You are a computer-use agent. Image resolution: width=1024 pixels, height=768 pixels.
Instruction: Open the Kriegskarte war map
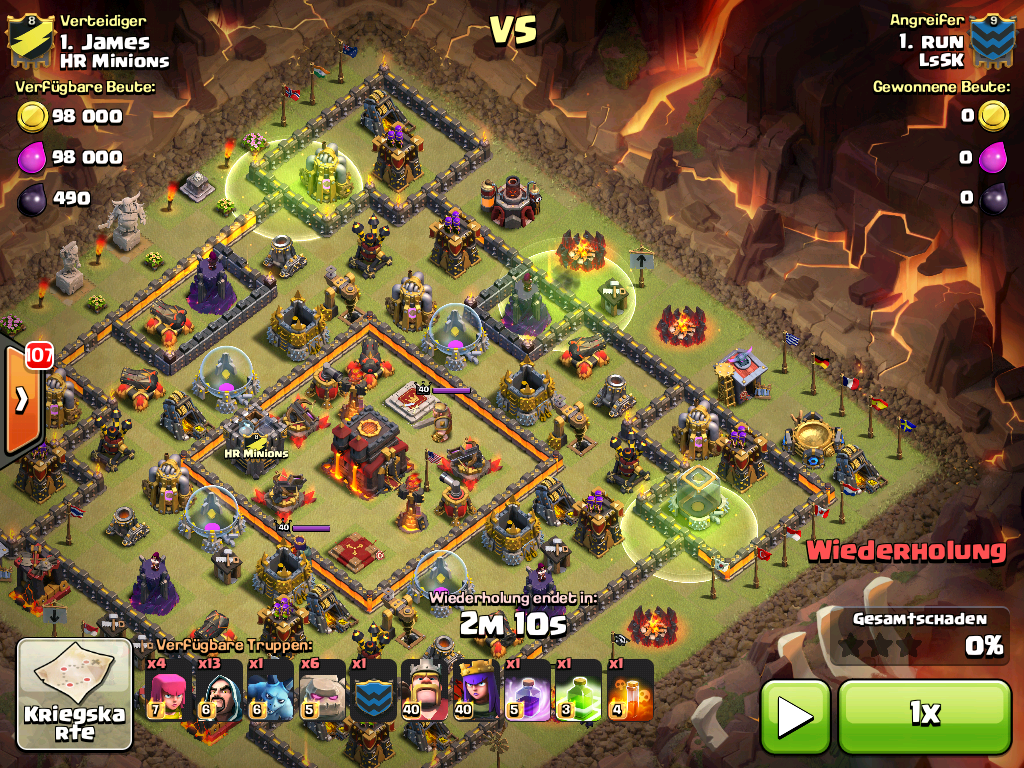click(x=75, y=695)
